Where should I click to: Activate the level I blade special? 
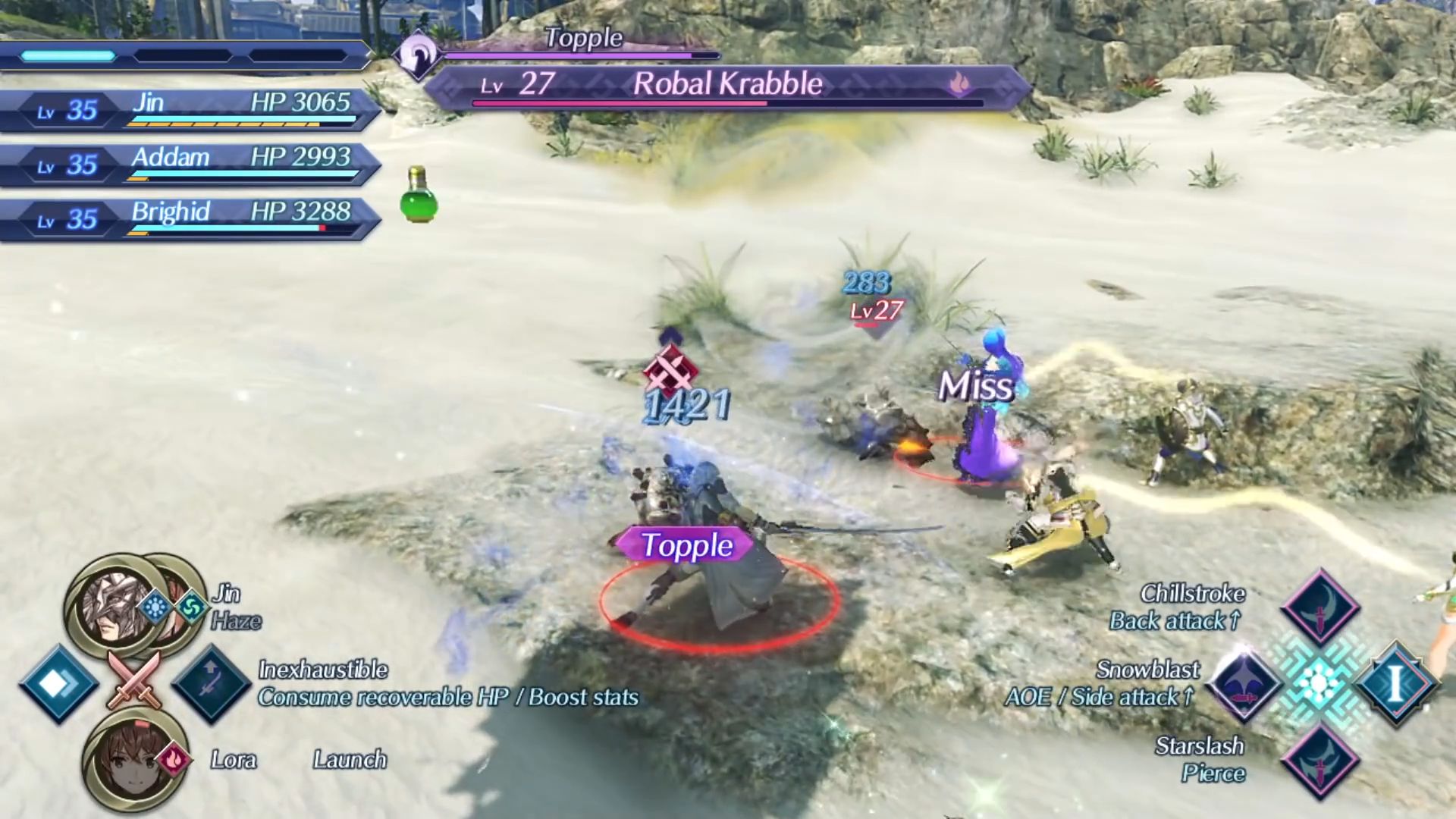(x=1395, y=682)
